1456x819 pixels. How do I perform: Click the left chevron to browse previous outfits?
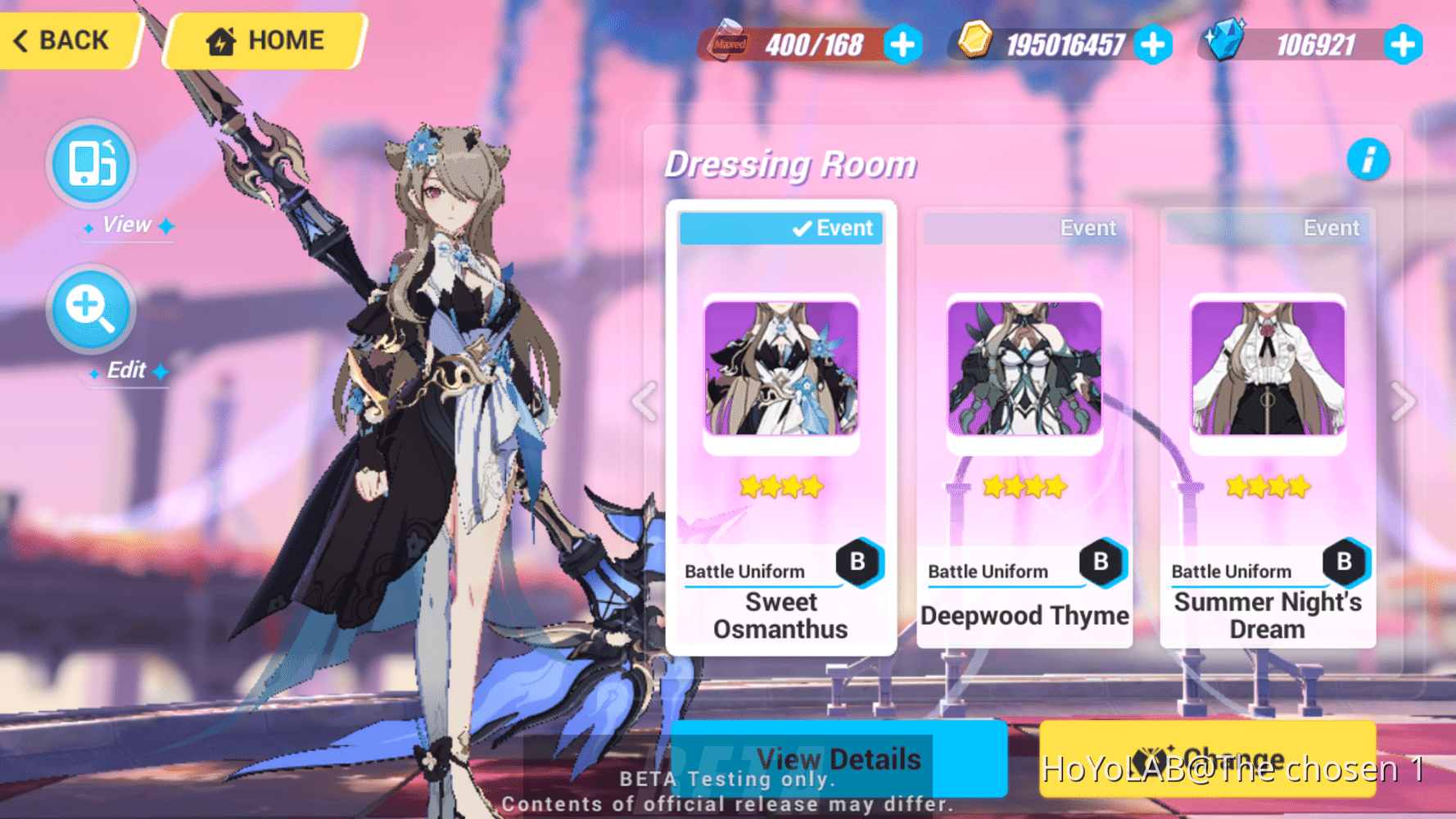click(x=644, y=401)
